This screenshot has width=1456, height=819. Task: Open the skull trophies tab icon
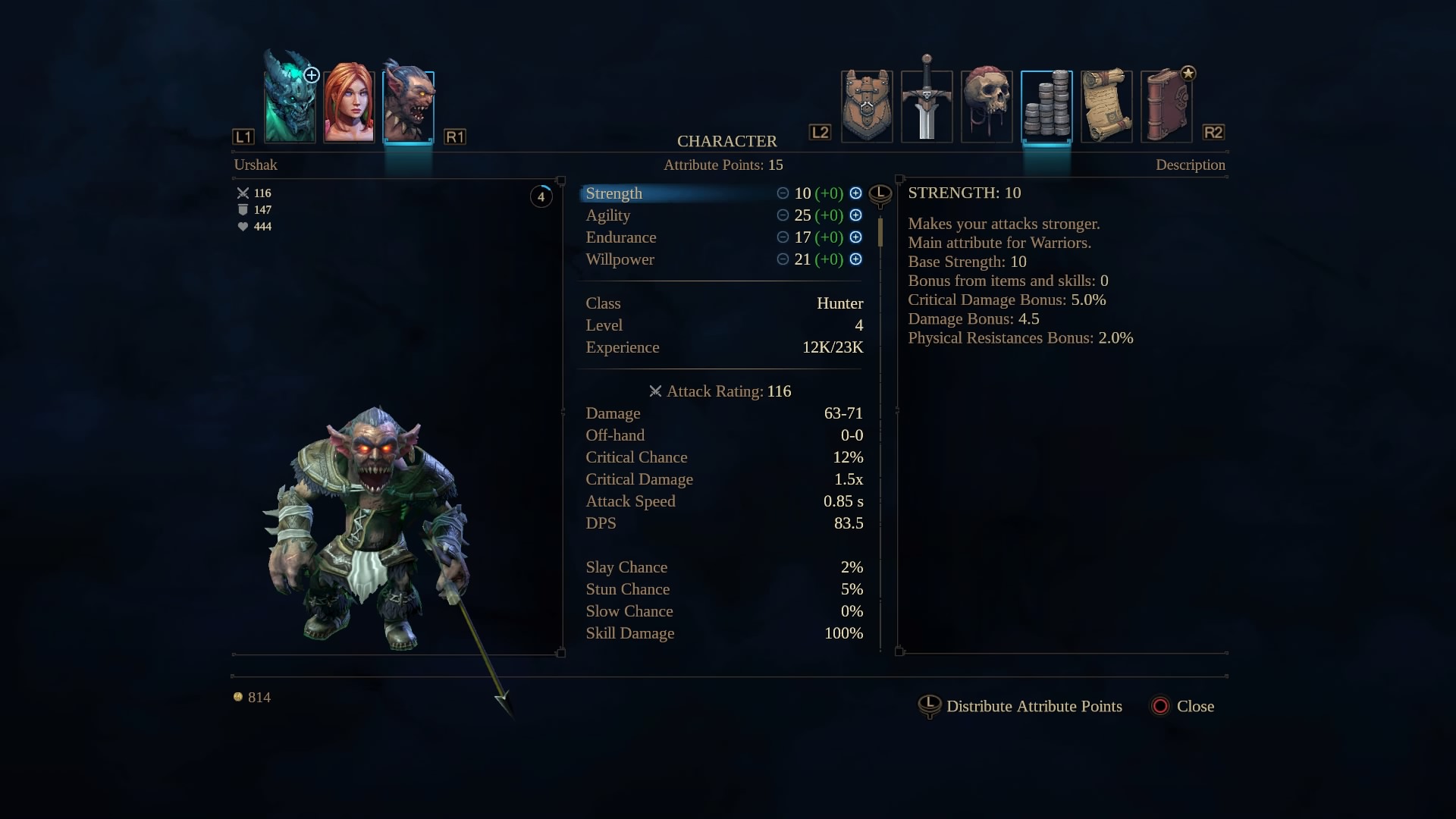(x=987, y=105)
